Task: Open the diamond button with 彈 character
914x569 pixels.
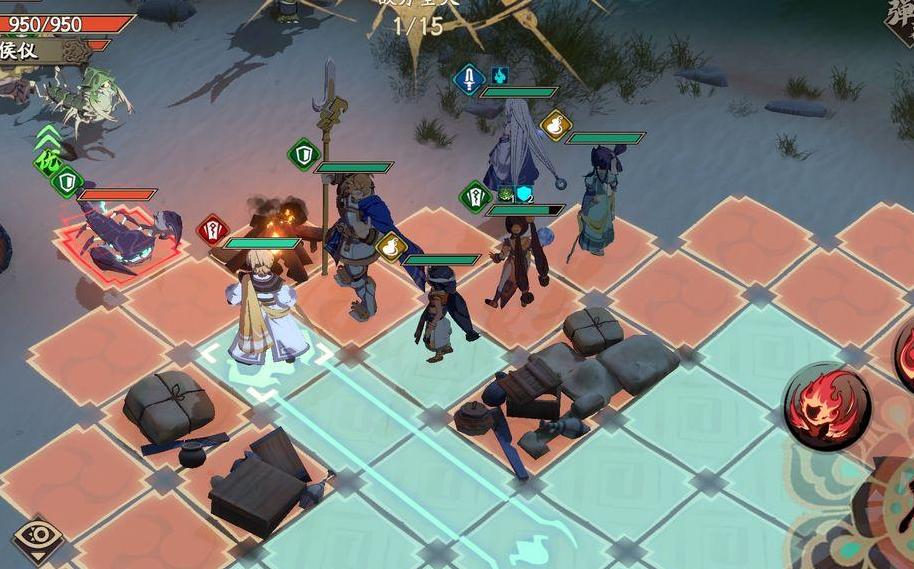Action: [898, 22]
